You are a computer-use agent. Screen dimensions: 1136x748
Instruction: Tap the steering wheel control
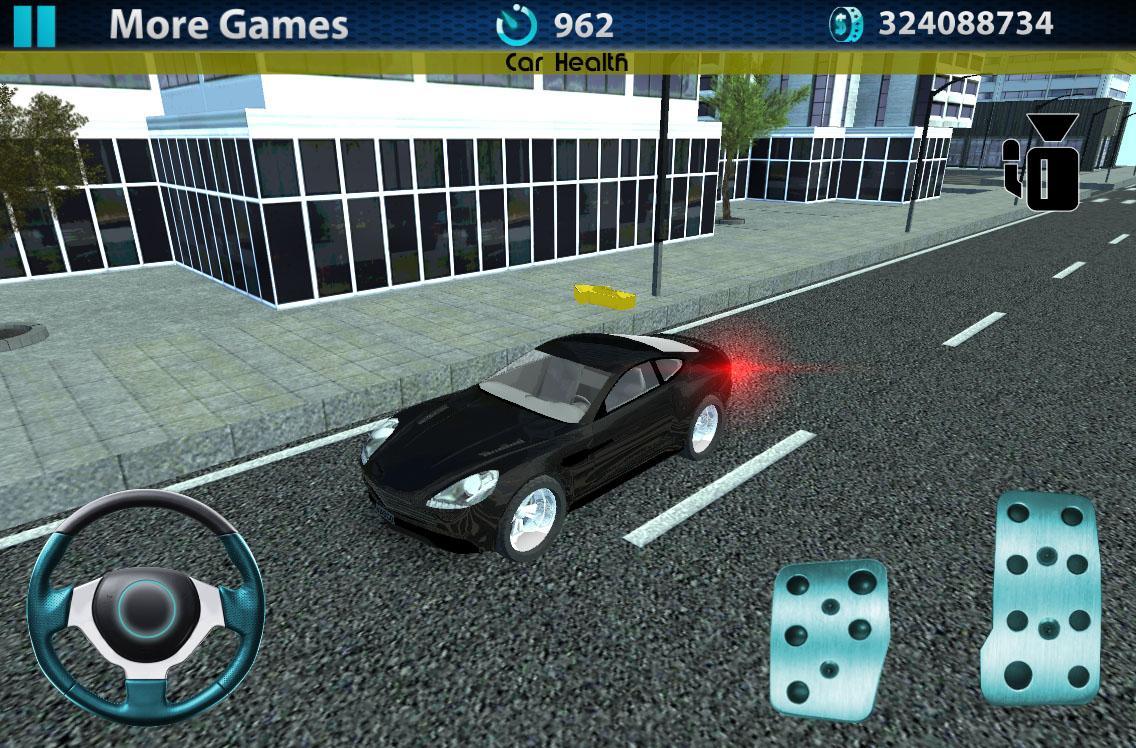pyautogui.click(x=146, y=607)
